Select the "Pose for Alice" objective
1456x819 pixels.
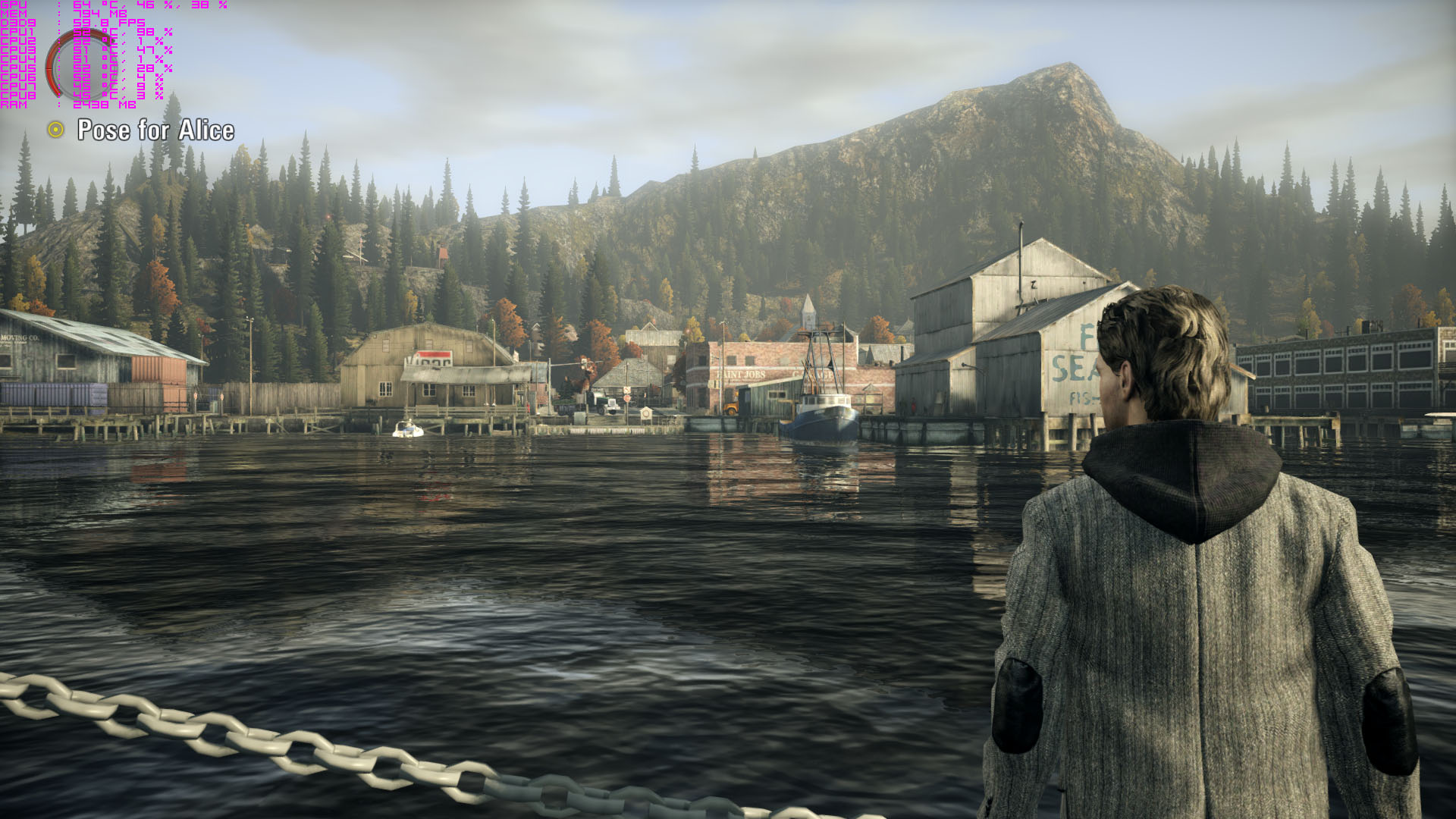[155, 130]
